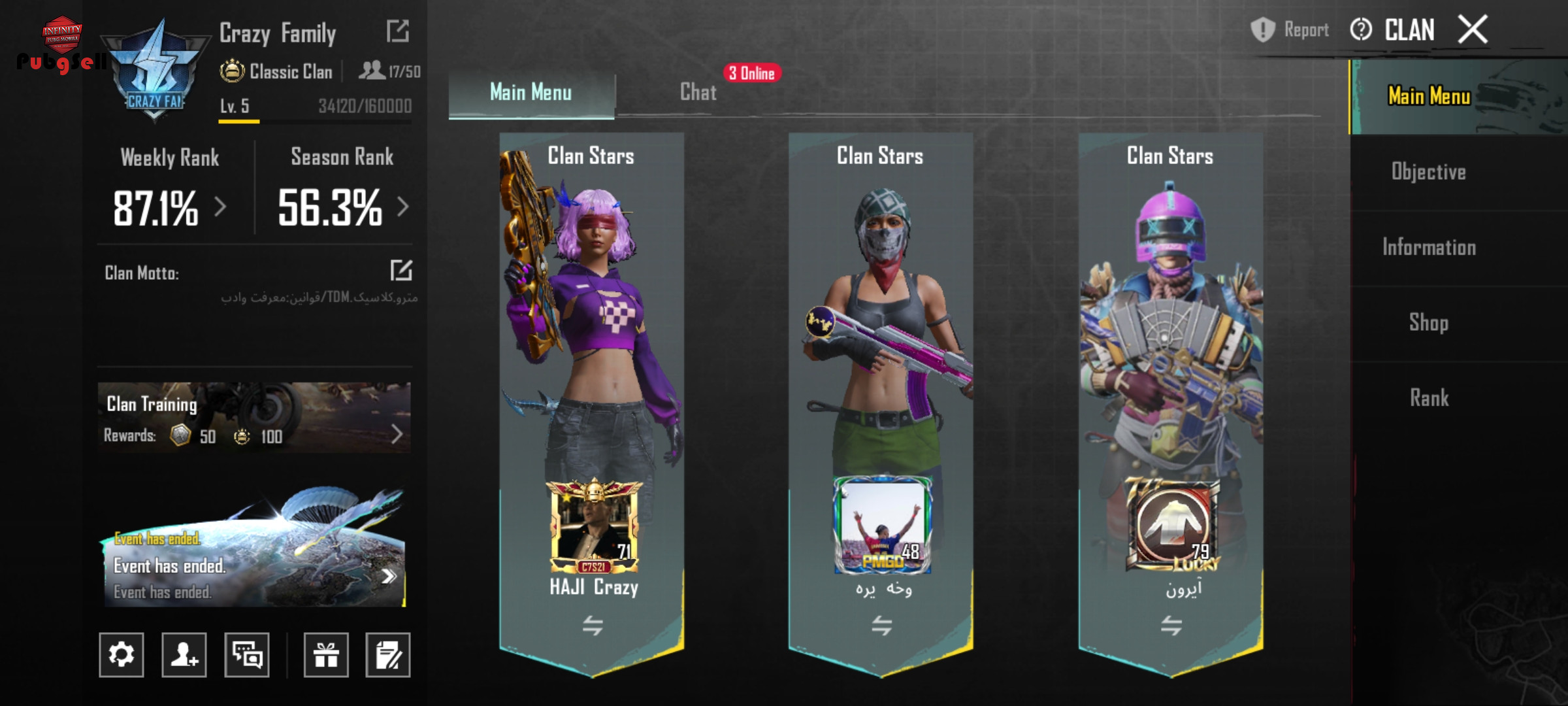The height and width of the screenshot is (706, 1568).
Task: Open the gift box icon
Action: [x=326, y=654]
